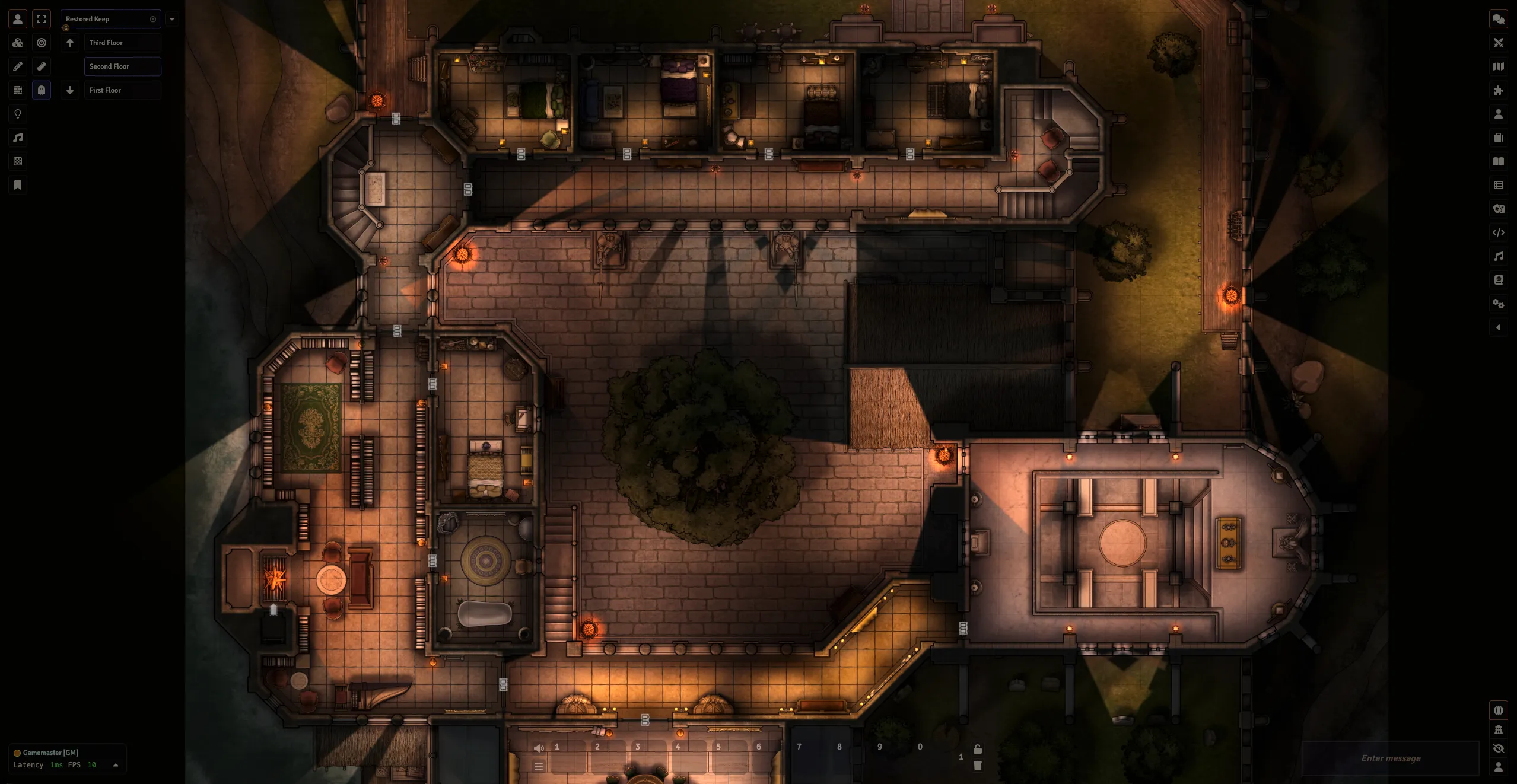Toggle the ghost icon tool
The height and width of the screenshot is (784, 1517).
(42, 90)
